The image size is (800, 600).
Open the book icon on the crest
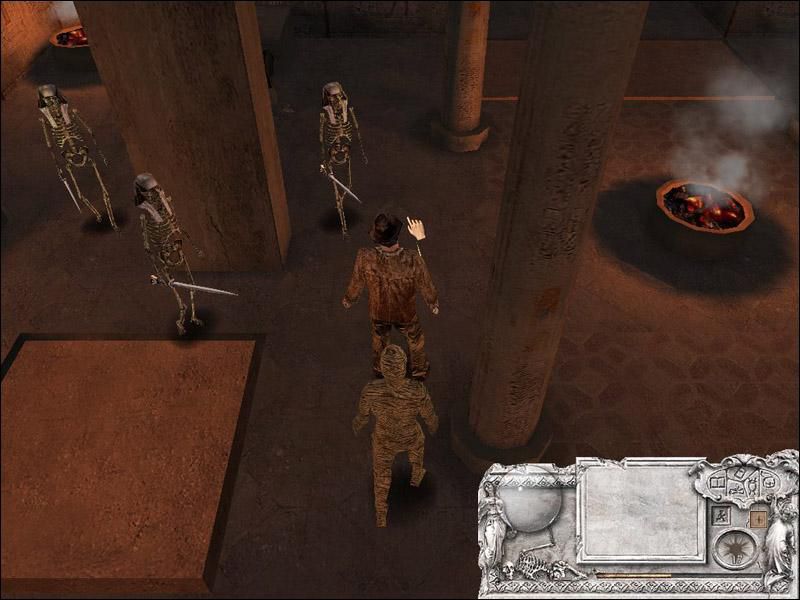point(718,483)
